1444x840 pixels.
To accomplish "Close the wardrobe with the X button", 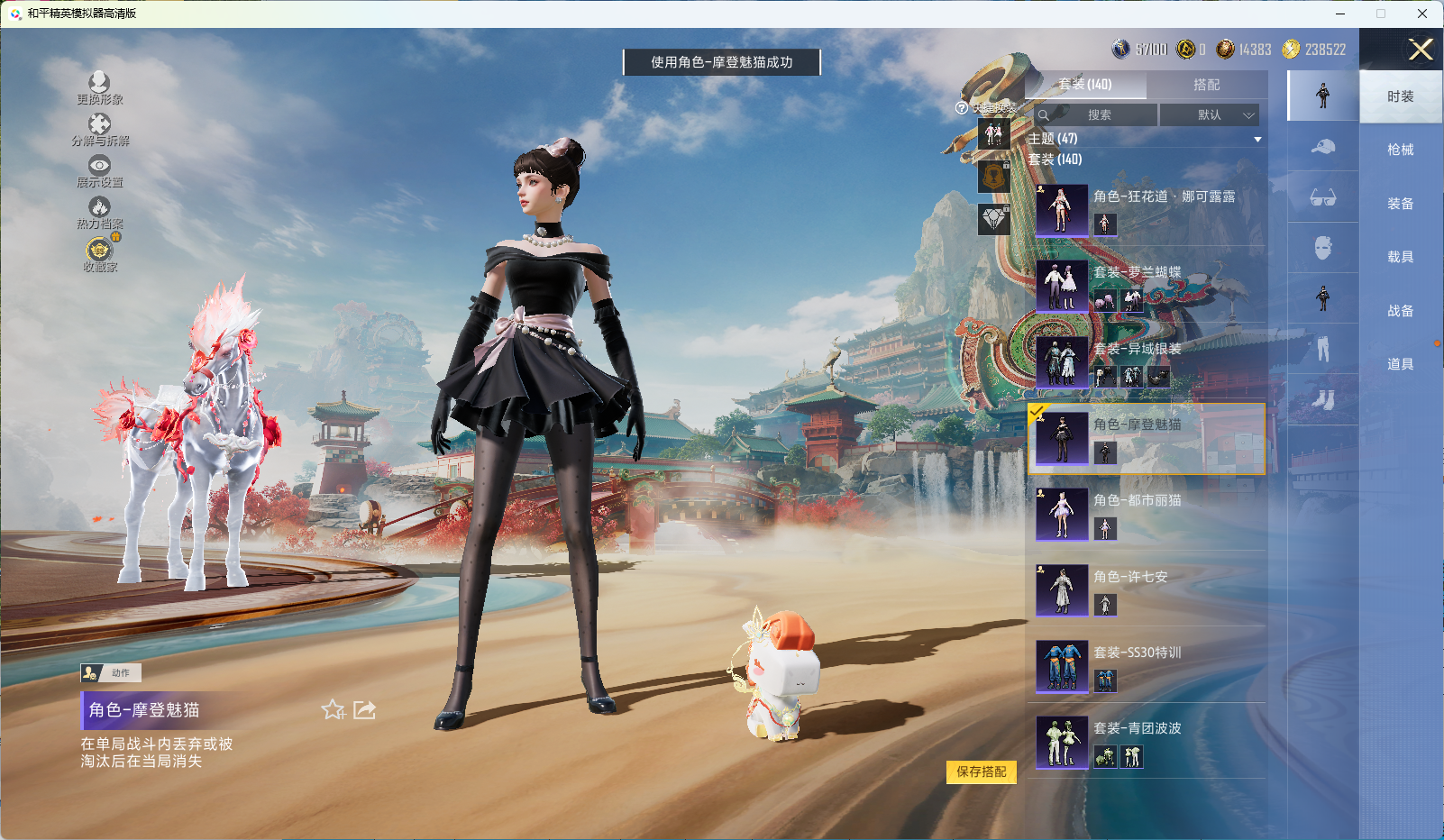I will pos(1421,50).
